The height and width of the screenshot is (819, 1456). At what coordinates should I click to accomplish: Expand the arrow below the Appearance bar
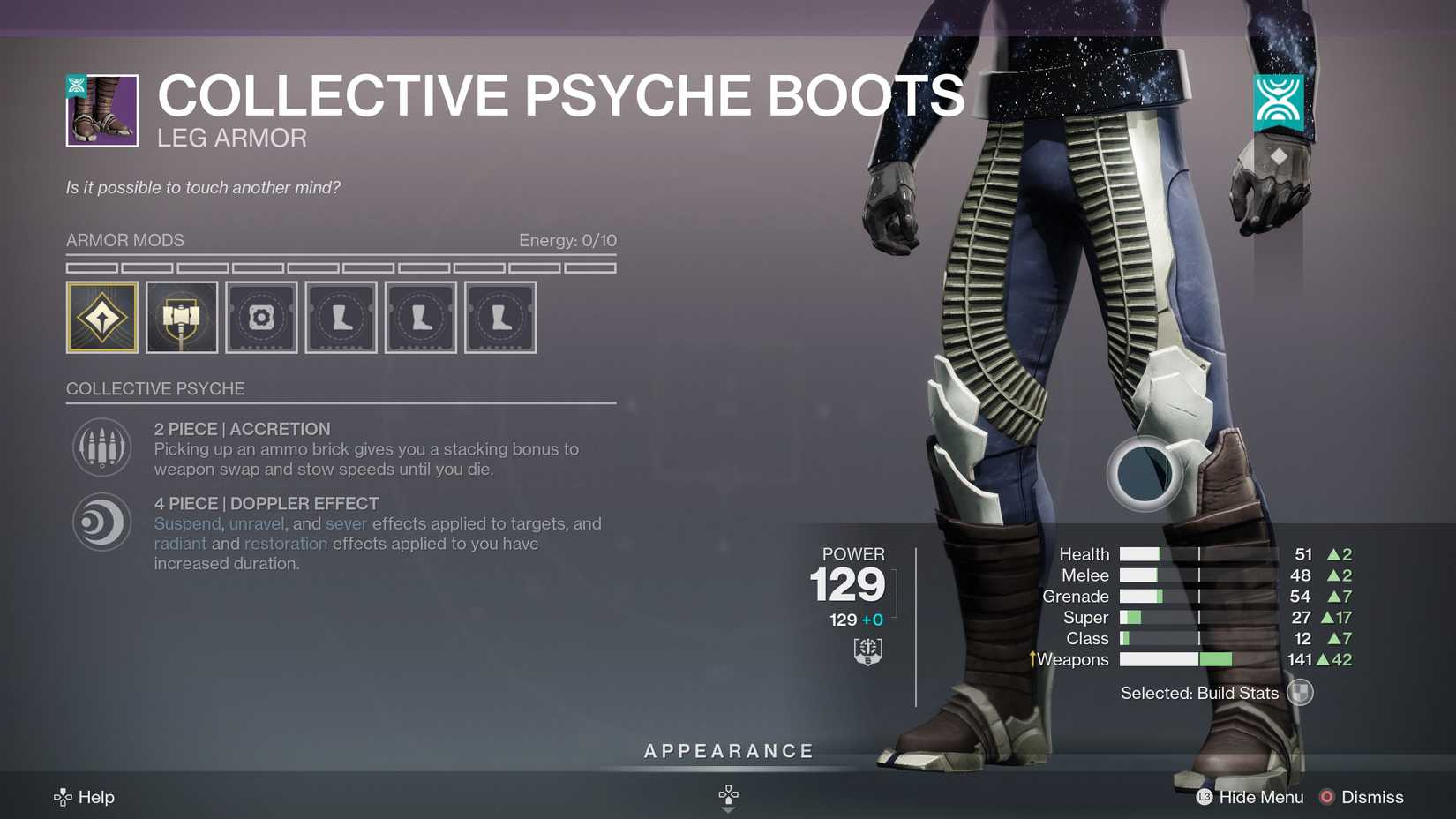728,796
